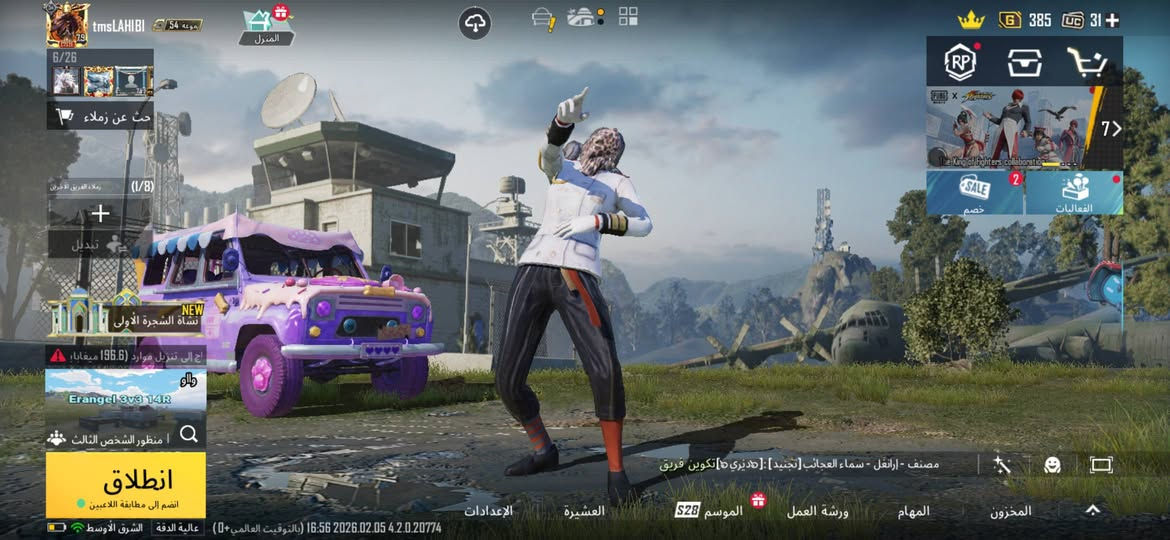Open the workshop ورشة العمل menu

[x=817, y=511]
